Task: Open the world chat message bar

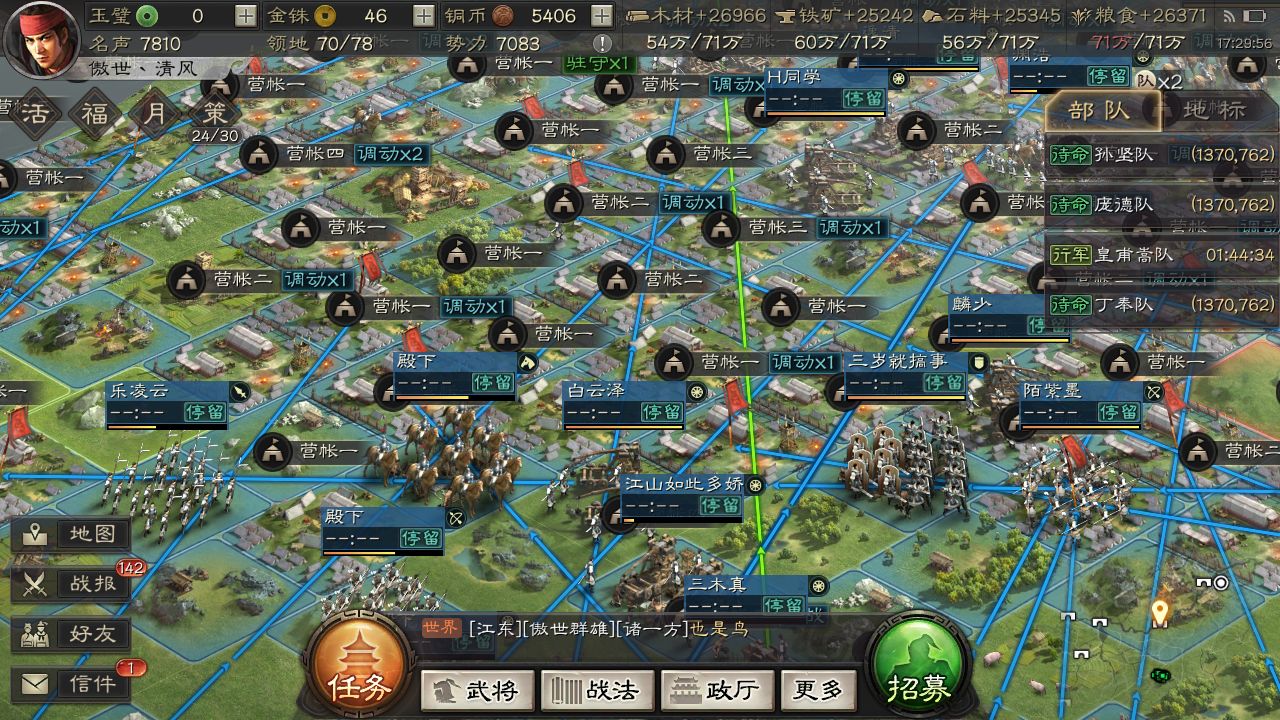Action: click(x=620, y=629)
